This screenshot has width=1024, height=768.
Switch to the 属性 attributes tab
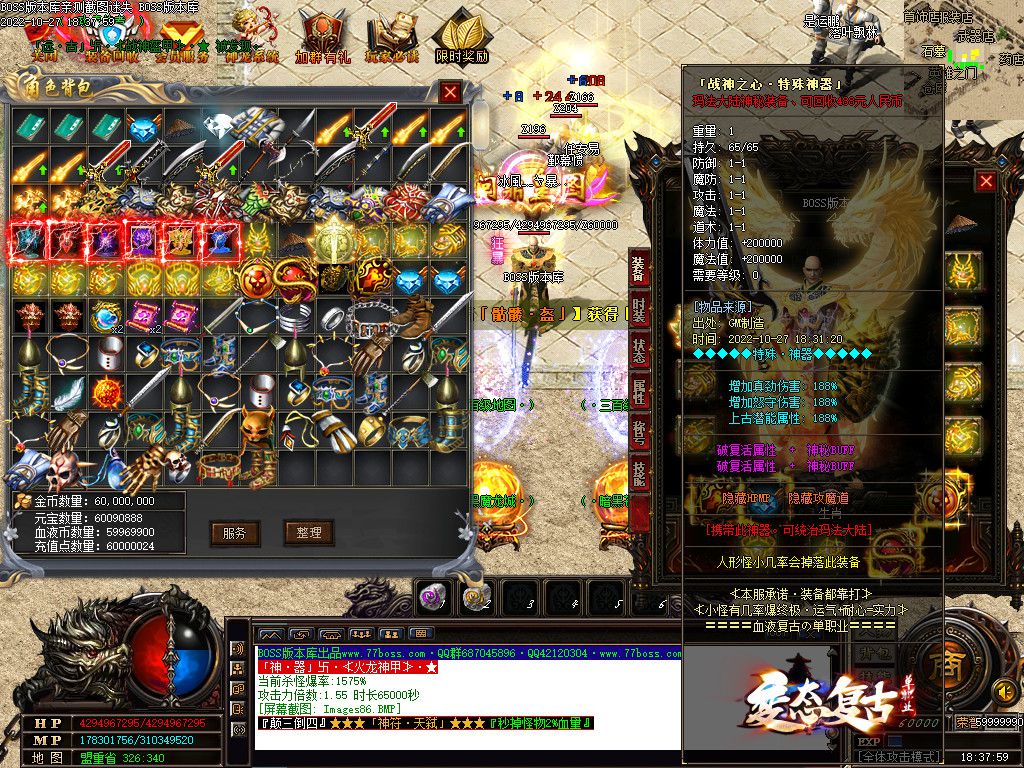638,393
